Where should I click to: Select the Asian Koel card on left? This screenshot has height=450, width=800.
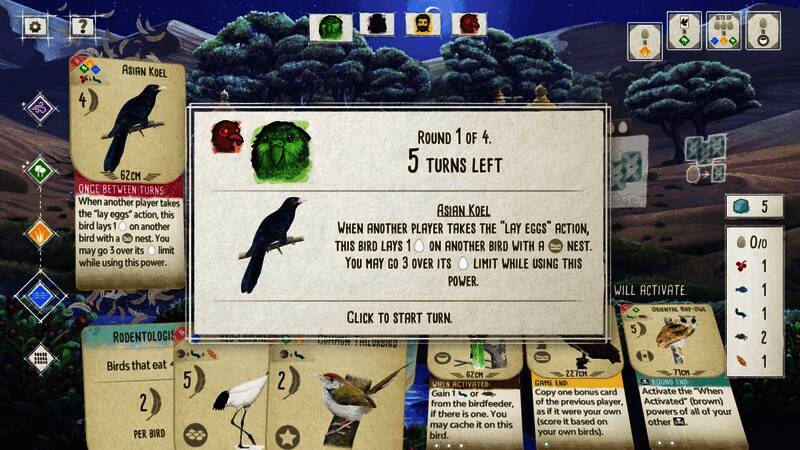127,170
